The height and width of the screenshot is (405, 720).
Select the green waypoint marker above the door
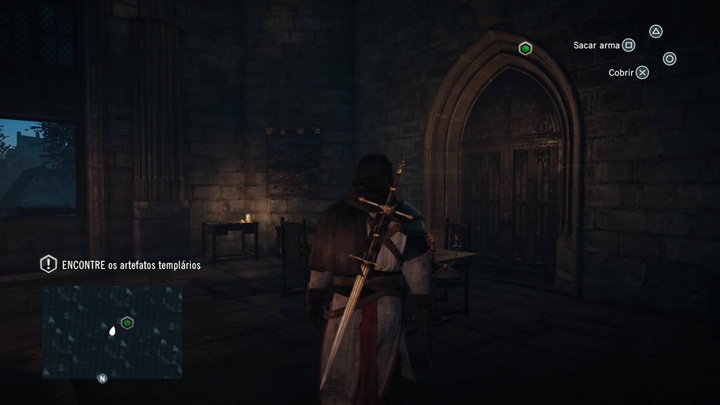pos(525,48)
